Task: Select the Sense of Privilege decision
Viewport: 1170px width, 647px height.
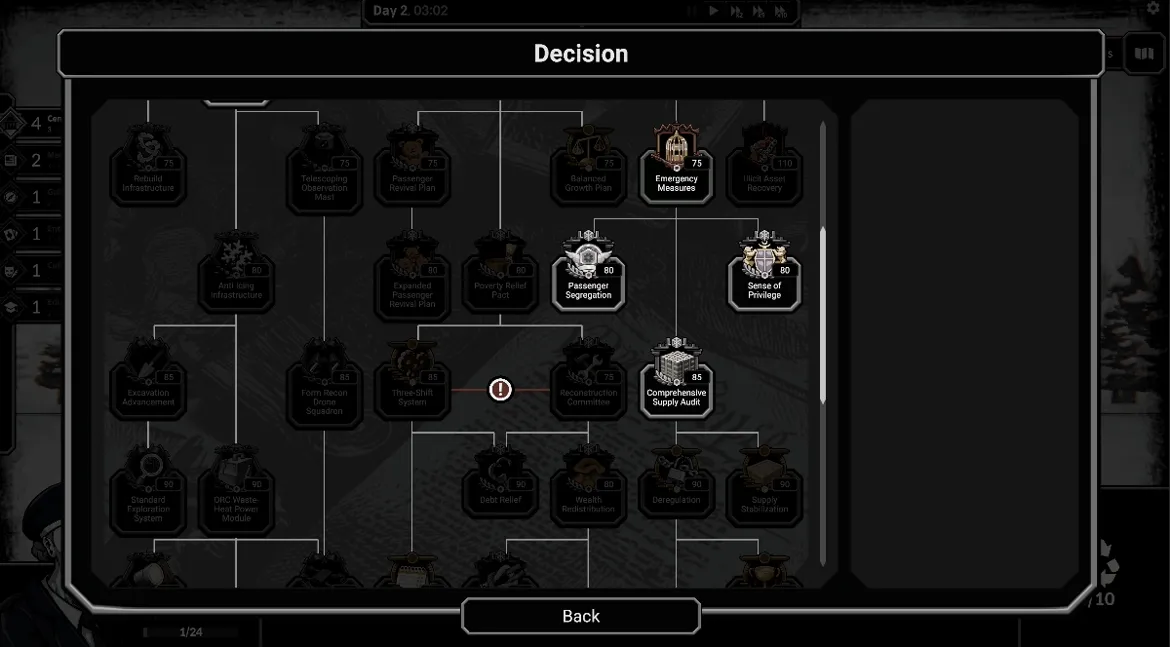Action: (x=764, y=272)
